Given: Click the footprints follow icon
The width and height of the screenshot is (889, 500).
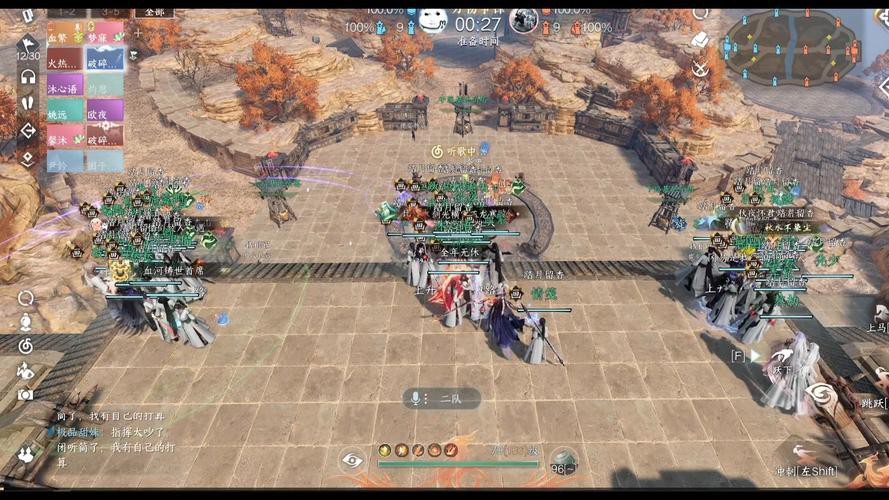Looking at the screenshot, I should (28, 103).
